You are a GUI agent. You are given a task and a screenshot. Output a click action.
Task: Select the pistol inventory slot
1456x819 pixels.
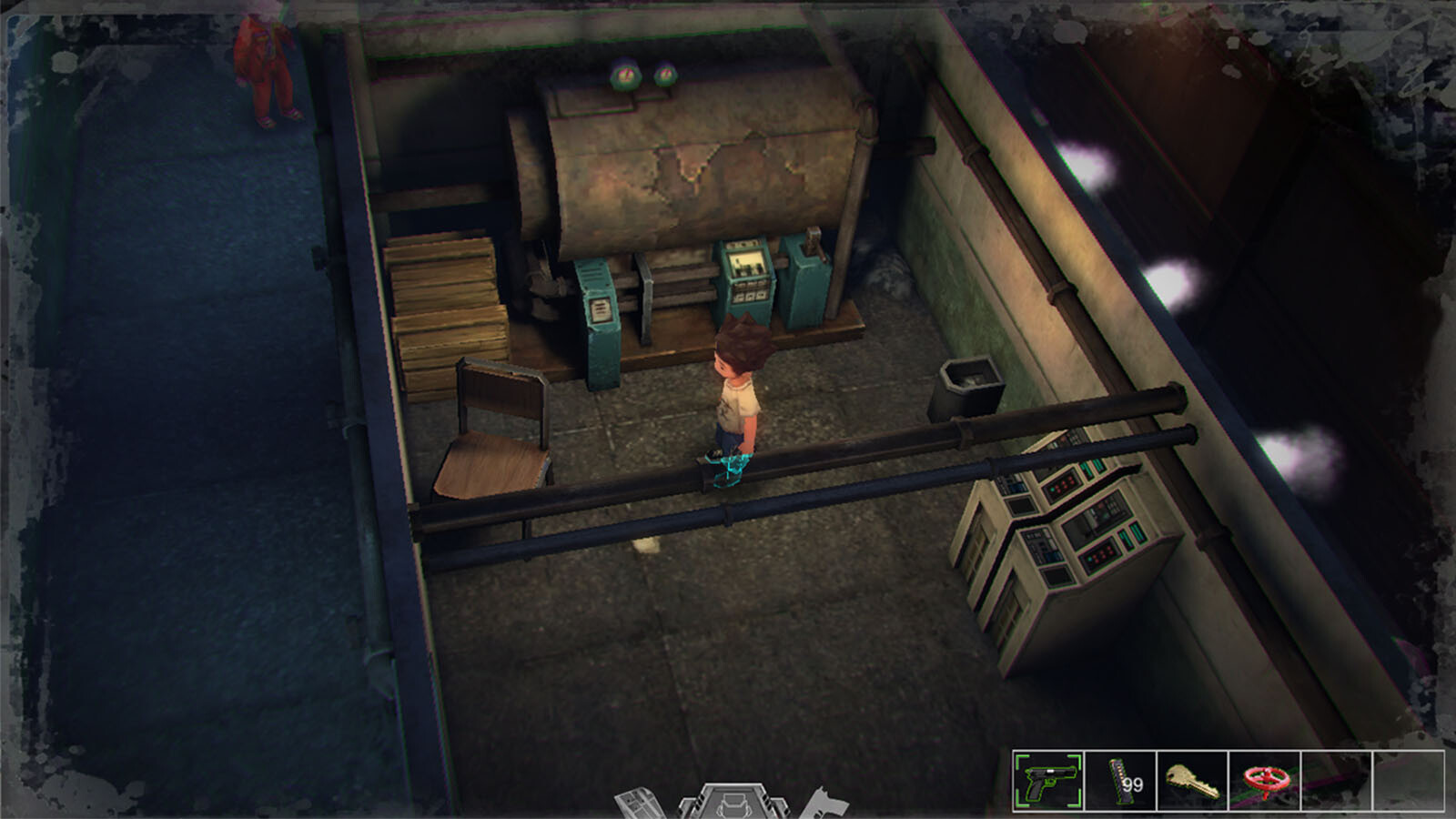pos(1048,781)
